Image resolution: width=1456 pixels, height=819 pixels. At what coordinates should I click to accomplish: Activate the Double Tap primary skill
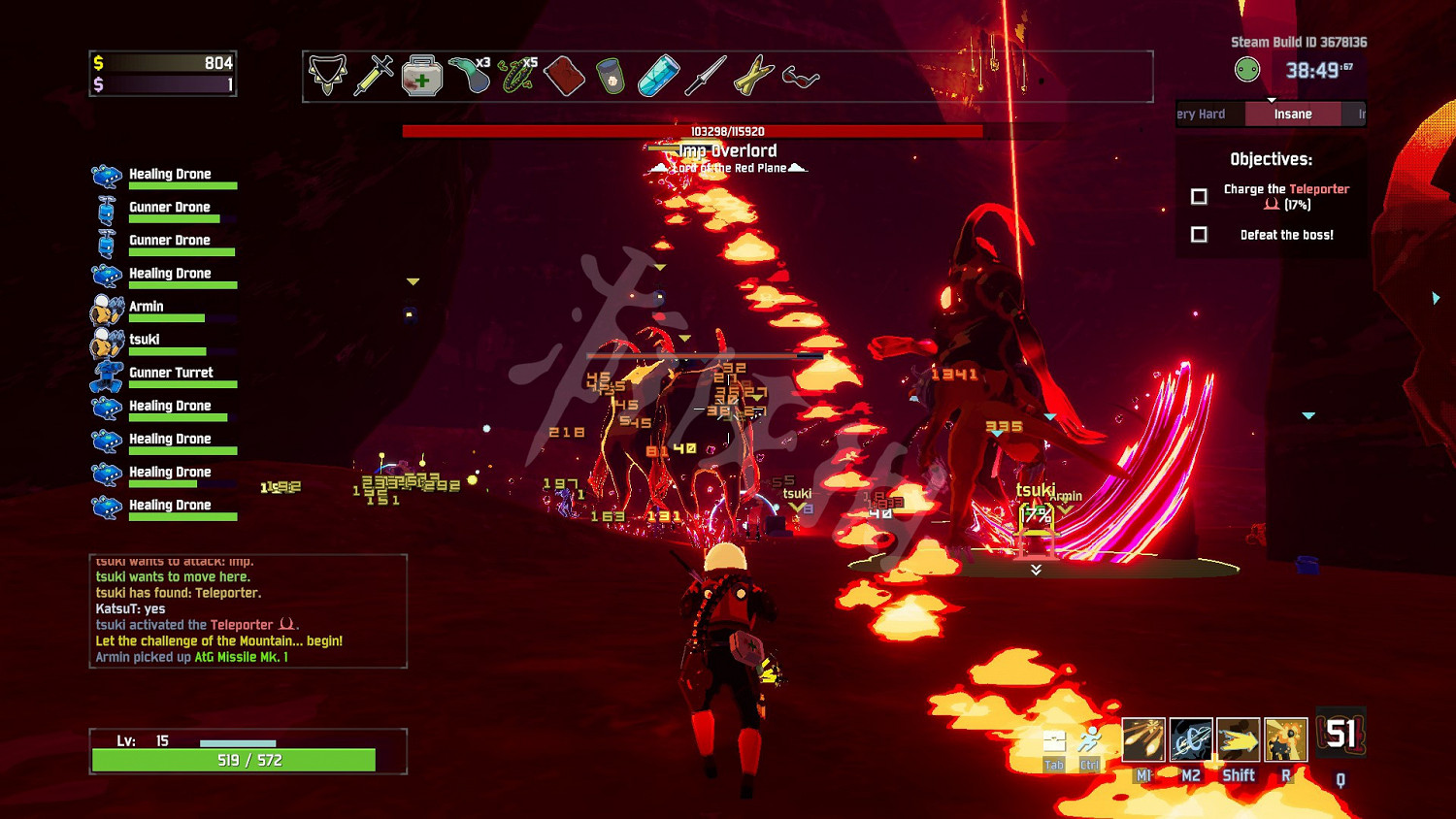click(x=1143, y=740)
